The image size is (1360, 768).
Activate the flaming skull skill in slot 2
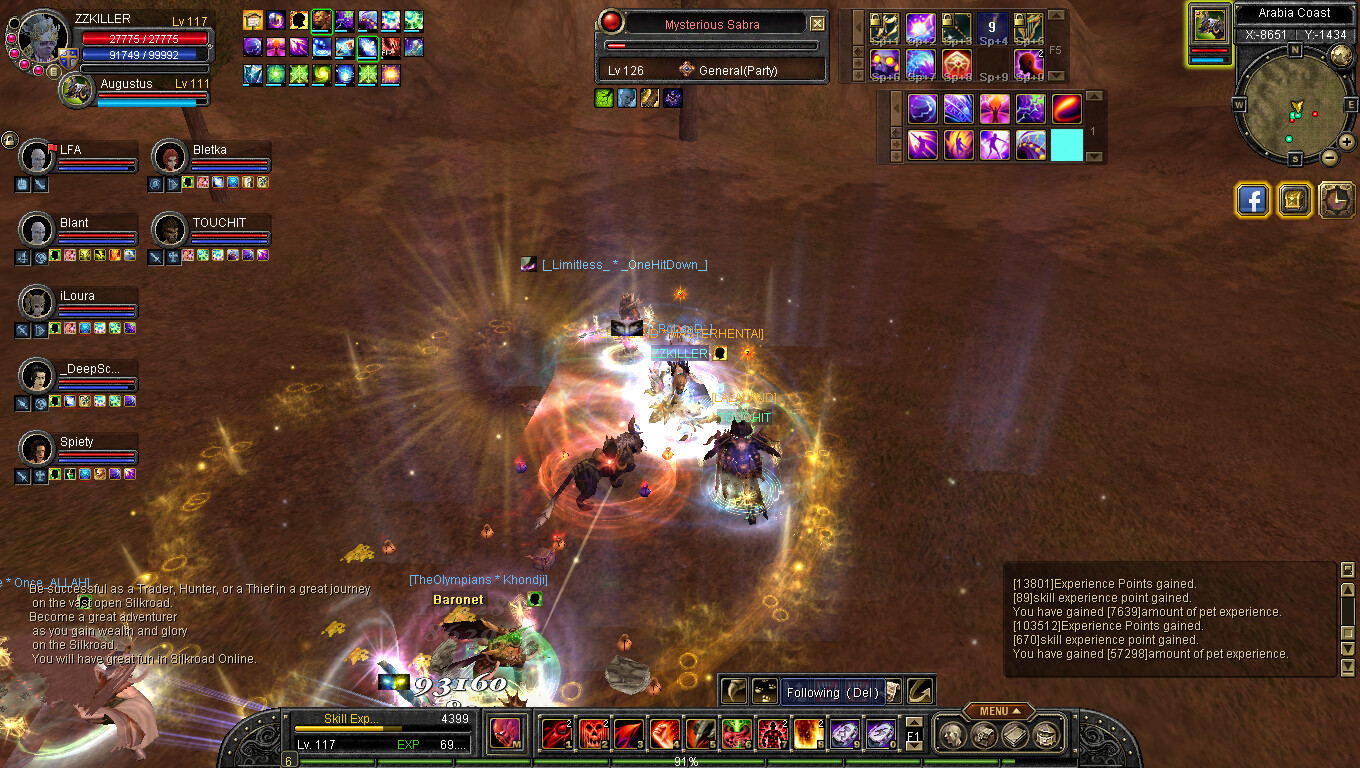coord(592,734)
